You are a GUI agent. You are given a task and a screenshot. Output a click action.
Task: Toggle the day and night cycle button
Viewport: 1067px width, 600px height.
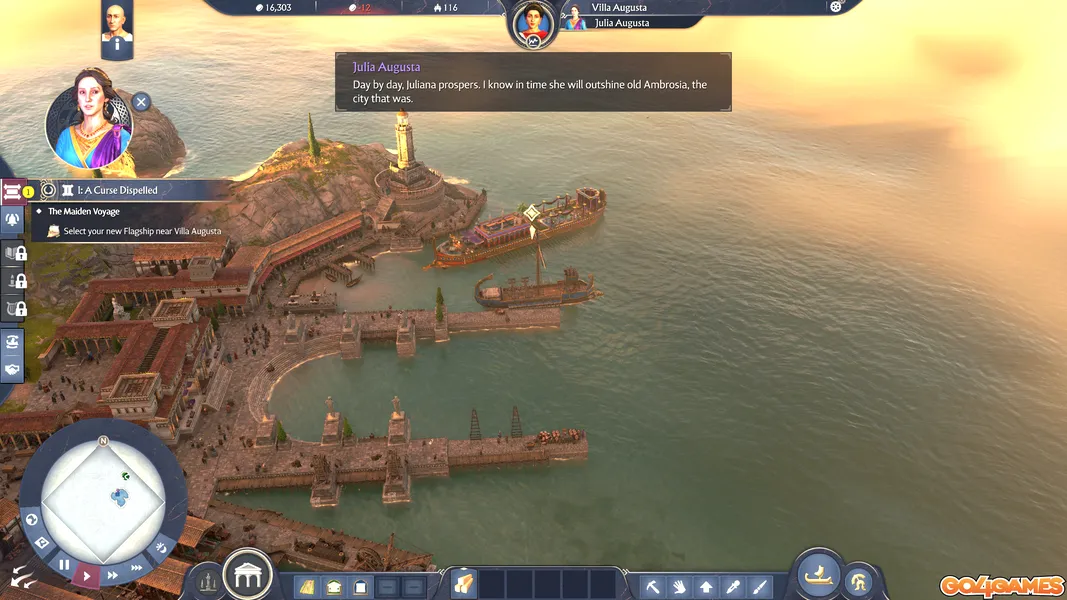(x=161, y=546)
